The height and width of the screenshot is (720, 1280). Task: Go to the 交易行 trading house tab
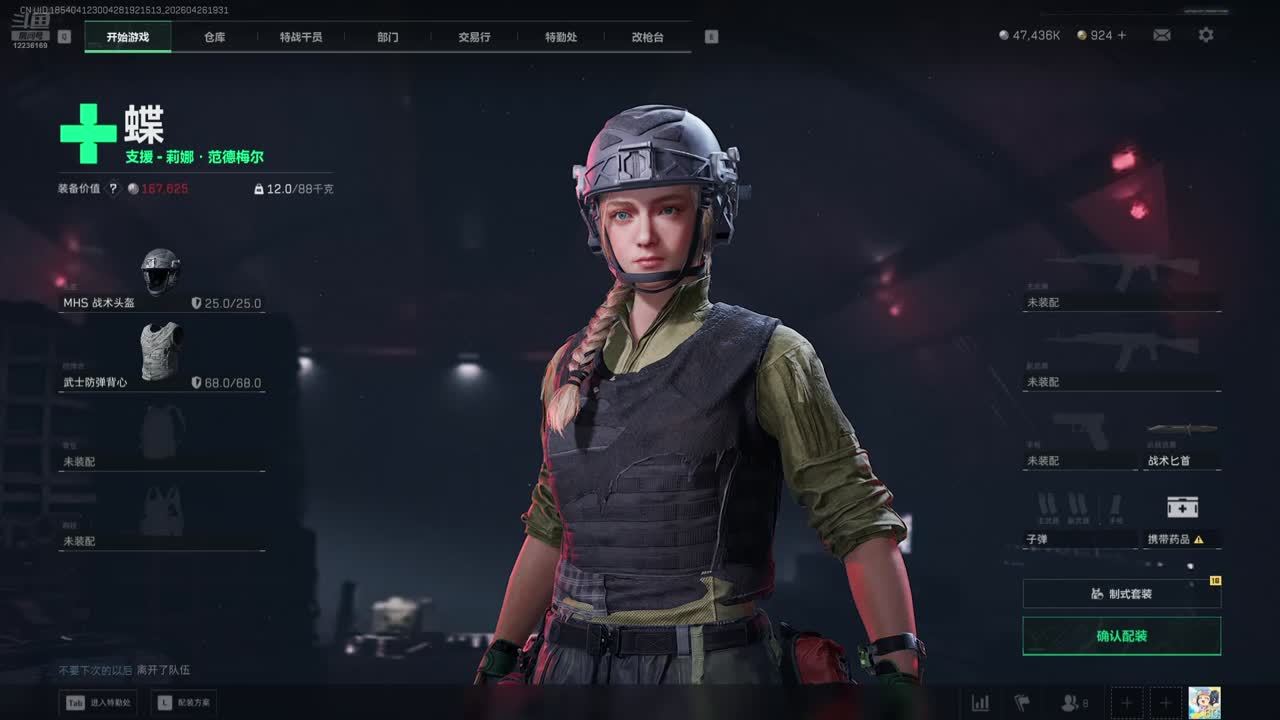pos(474,37)
